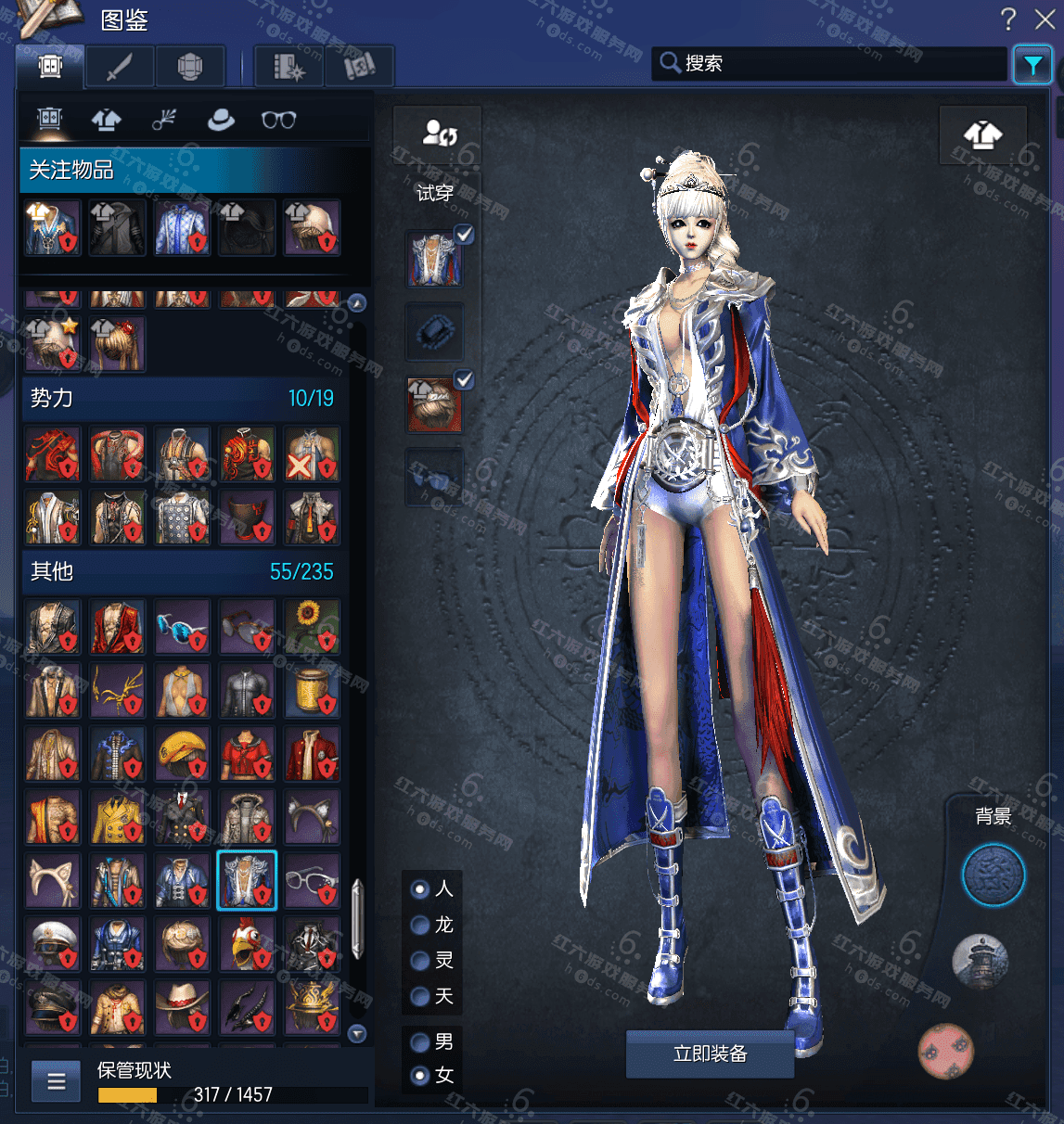Viewport: 1064px width, 1124px height.
Task: Pick the rooster head mask item
Action: pyautogui.click(x=247, y=944)
